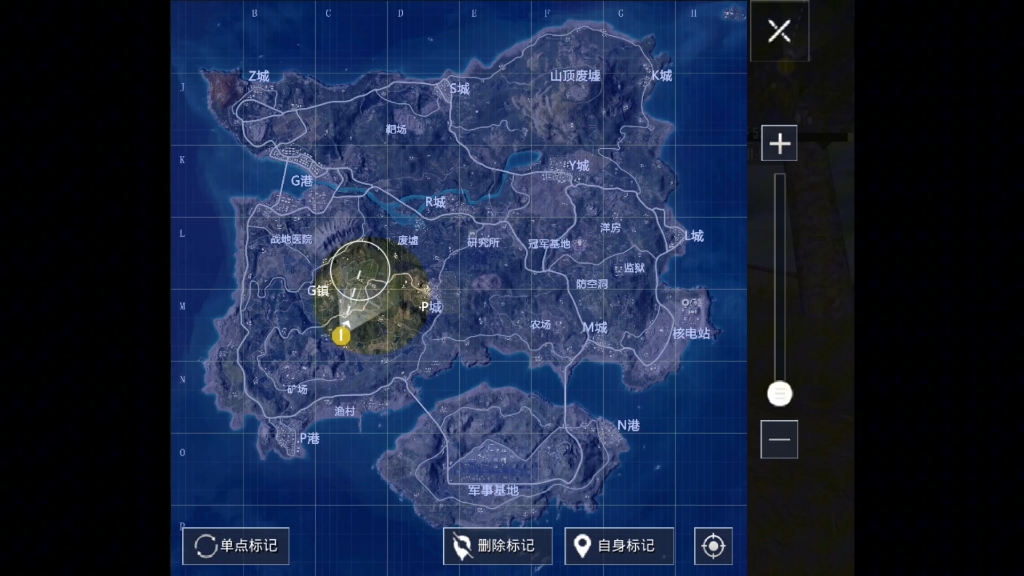The height and width of the screenshot is (576, 1024).
Task: Delete the marker with 删除标记
Action: pyautogui.click(x=497, y=546)
